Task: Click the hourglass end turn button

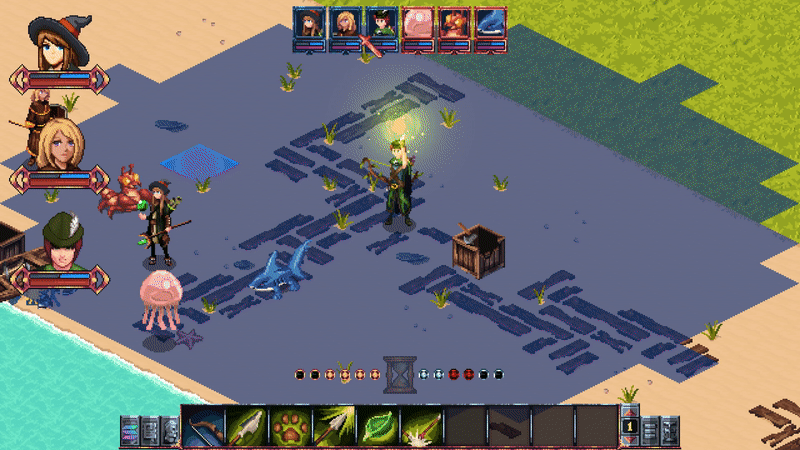Action: point(399,374)
